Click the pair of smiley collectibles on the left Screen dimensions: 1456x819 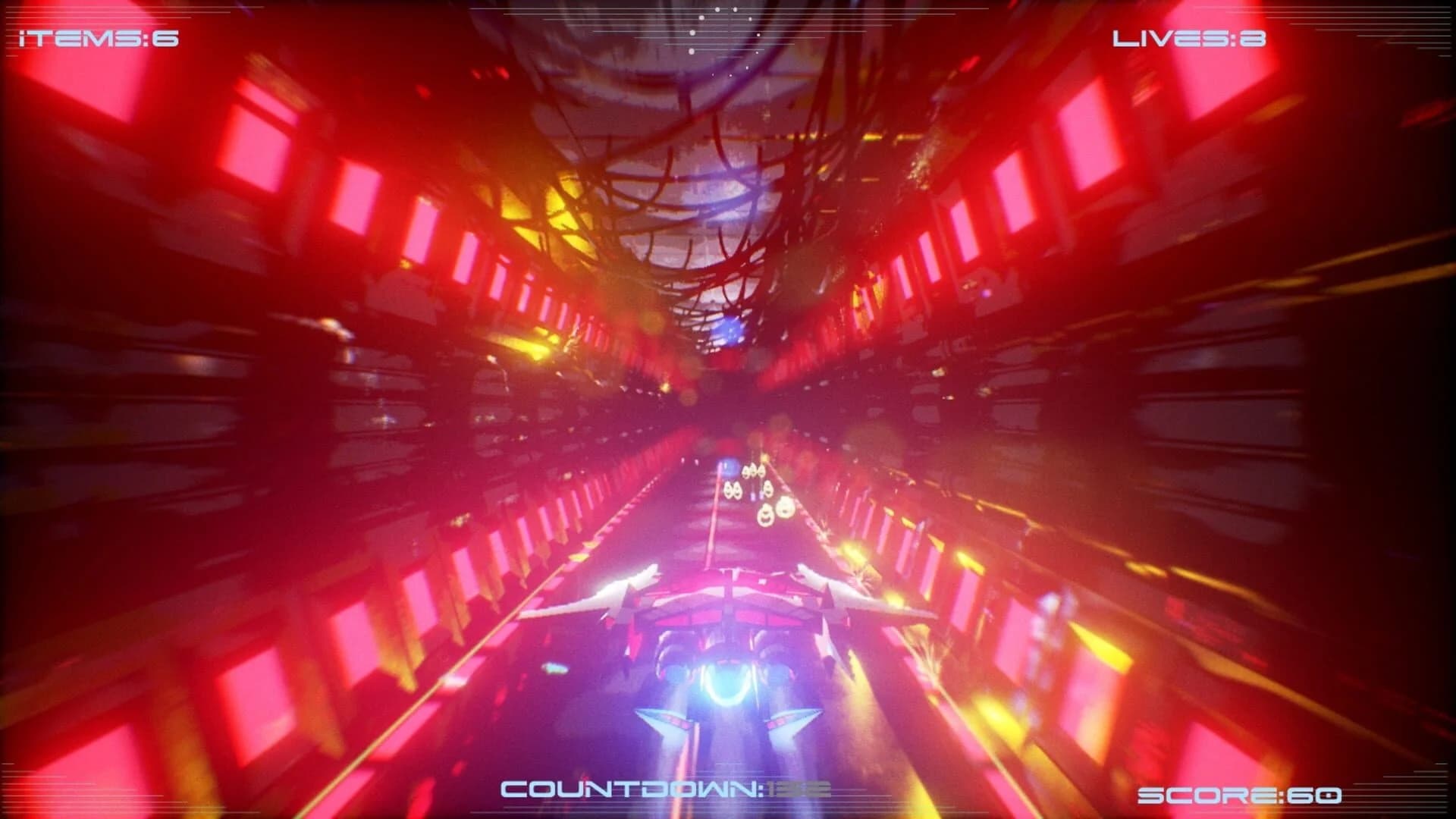pyautogui.click(x=732, y=491)
